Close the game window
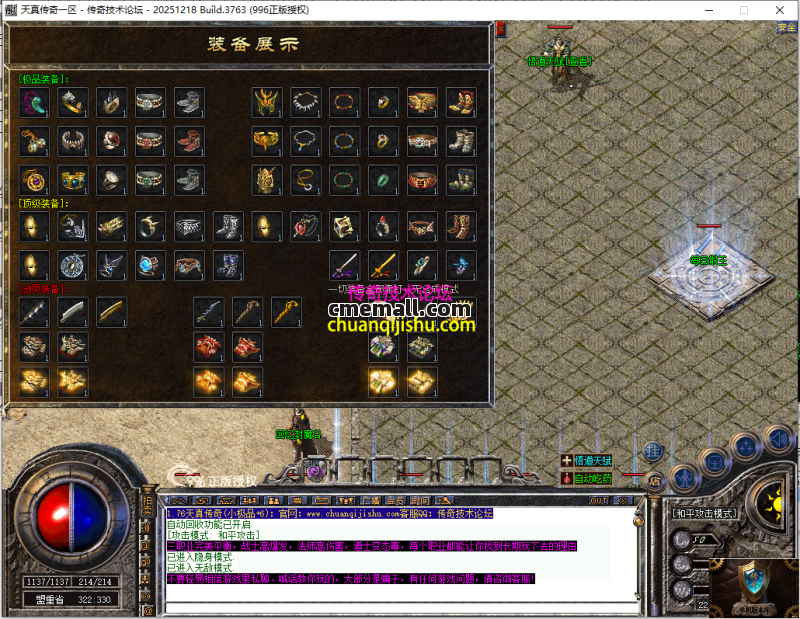The image size is (800, 619). pyautogui.click(x=779, y=9)
